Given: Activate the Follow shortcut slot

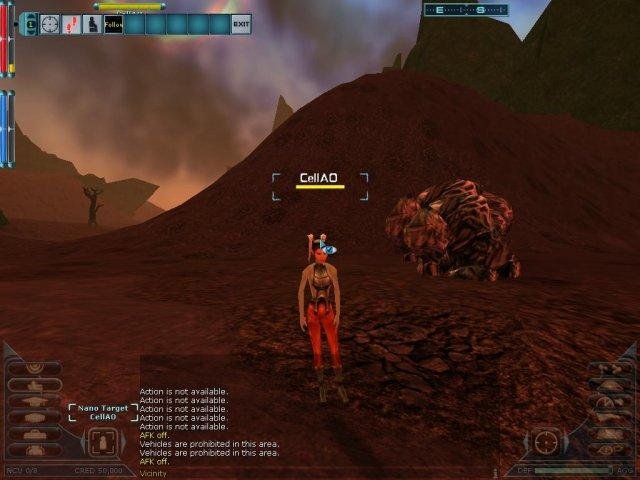Looking at the screenshot, I should click(113, 23).
